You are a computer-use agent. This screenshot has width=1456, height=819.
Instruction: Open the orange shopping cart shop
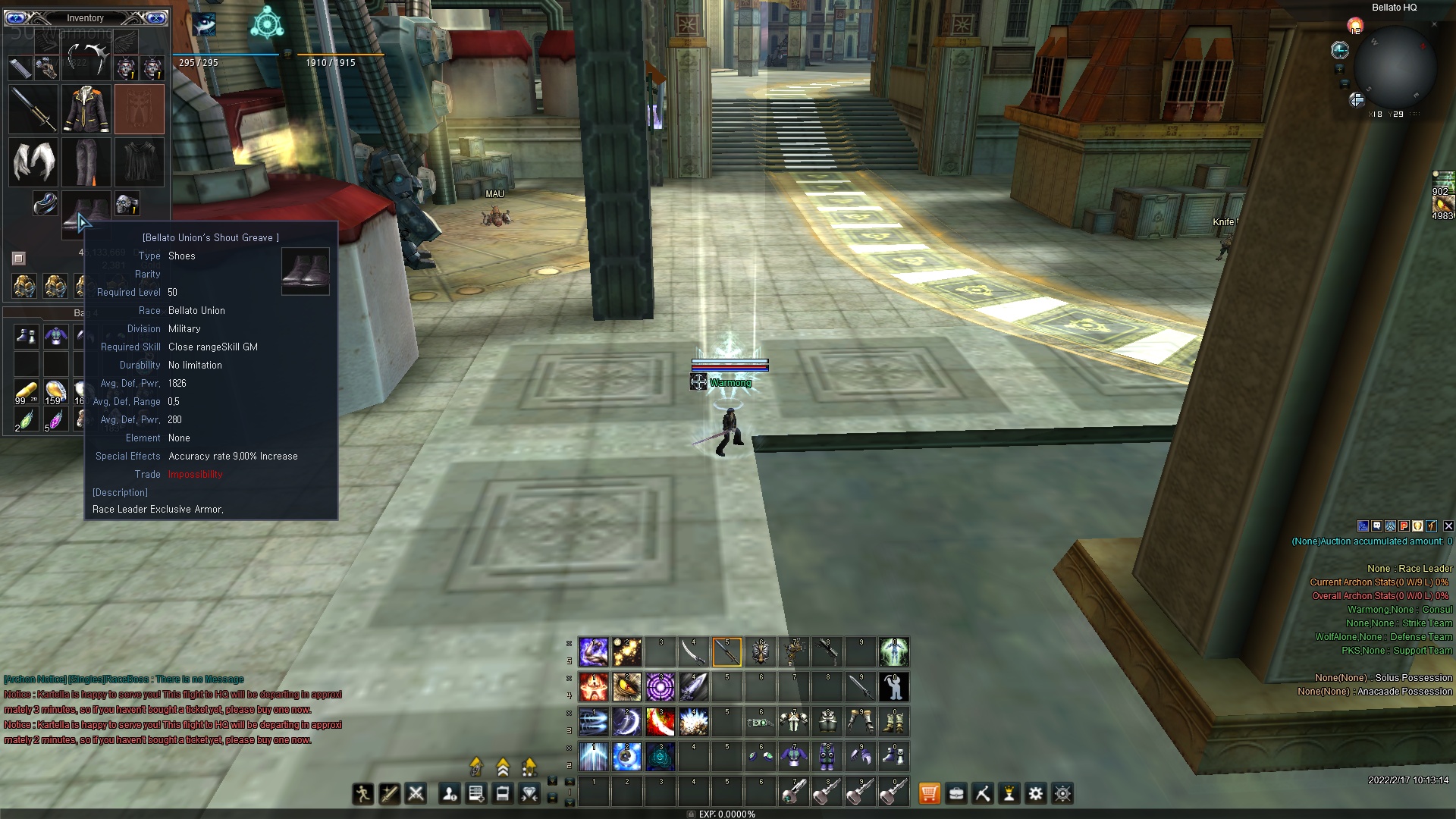pos(929,794)
